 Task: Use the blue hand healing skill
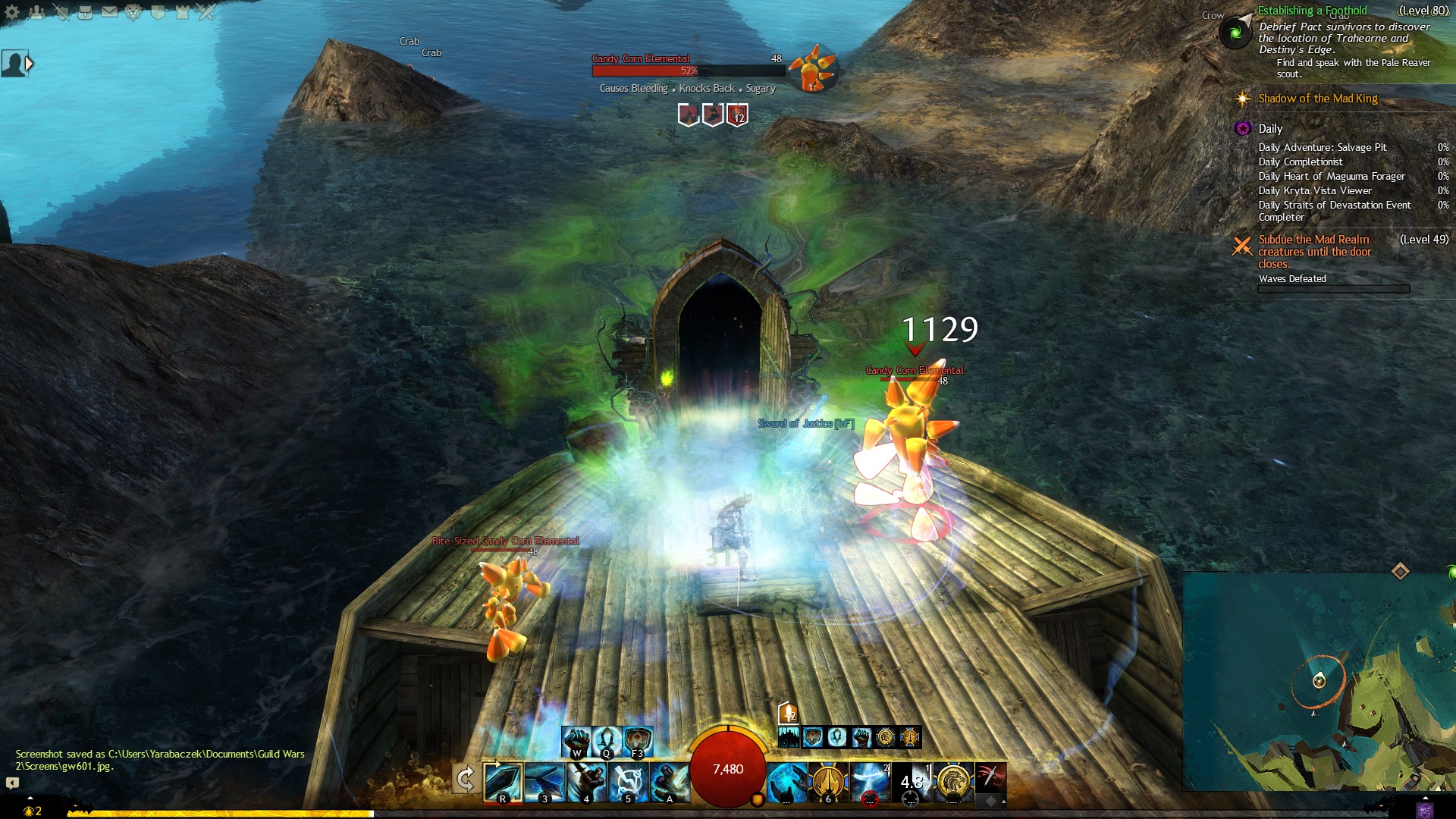(x=786, y=782)
